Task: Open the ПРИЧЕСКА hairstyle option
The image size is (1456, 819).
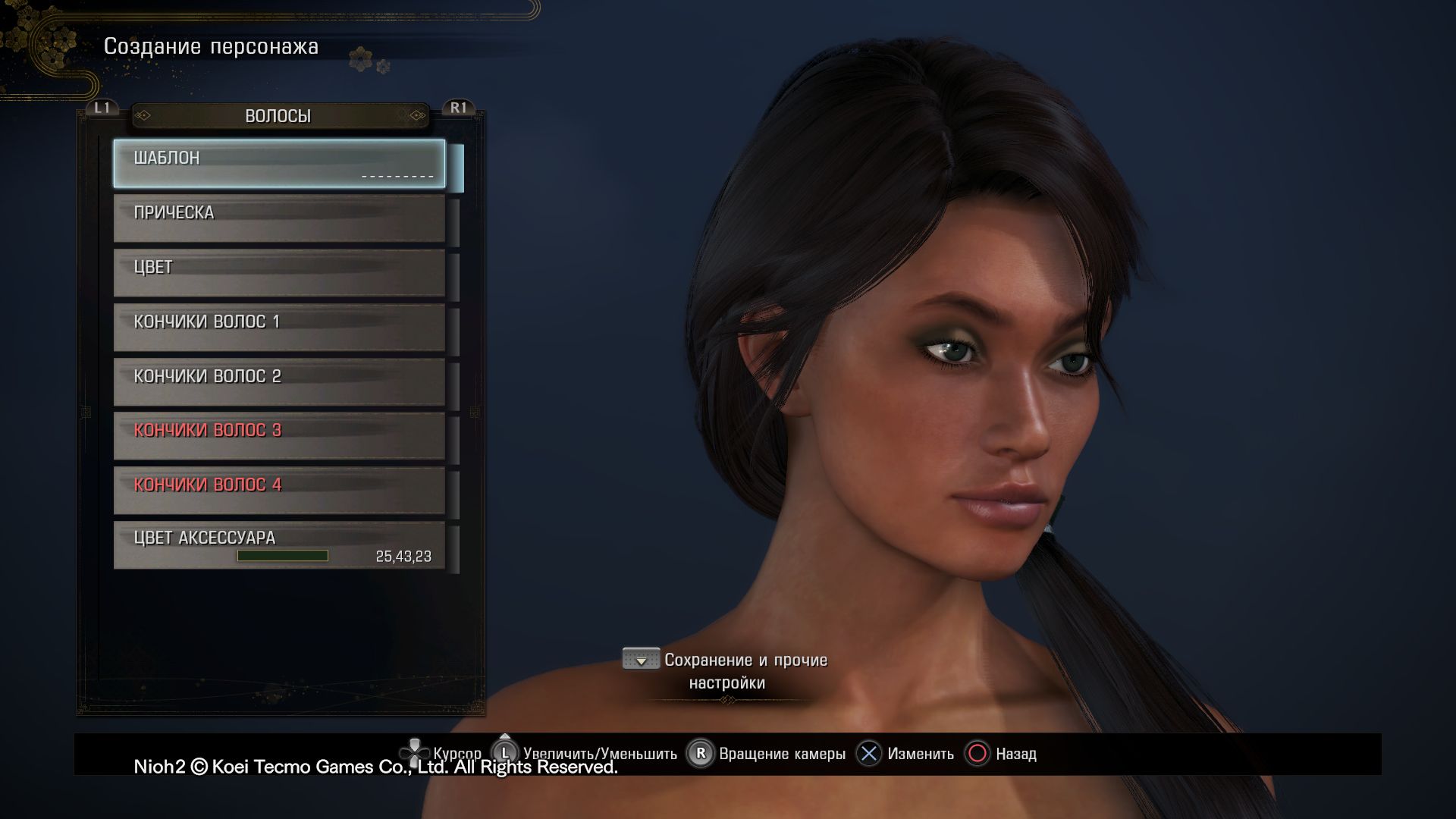Action: pyautogui.click(x=279, y=218)
